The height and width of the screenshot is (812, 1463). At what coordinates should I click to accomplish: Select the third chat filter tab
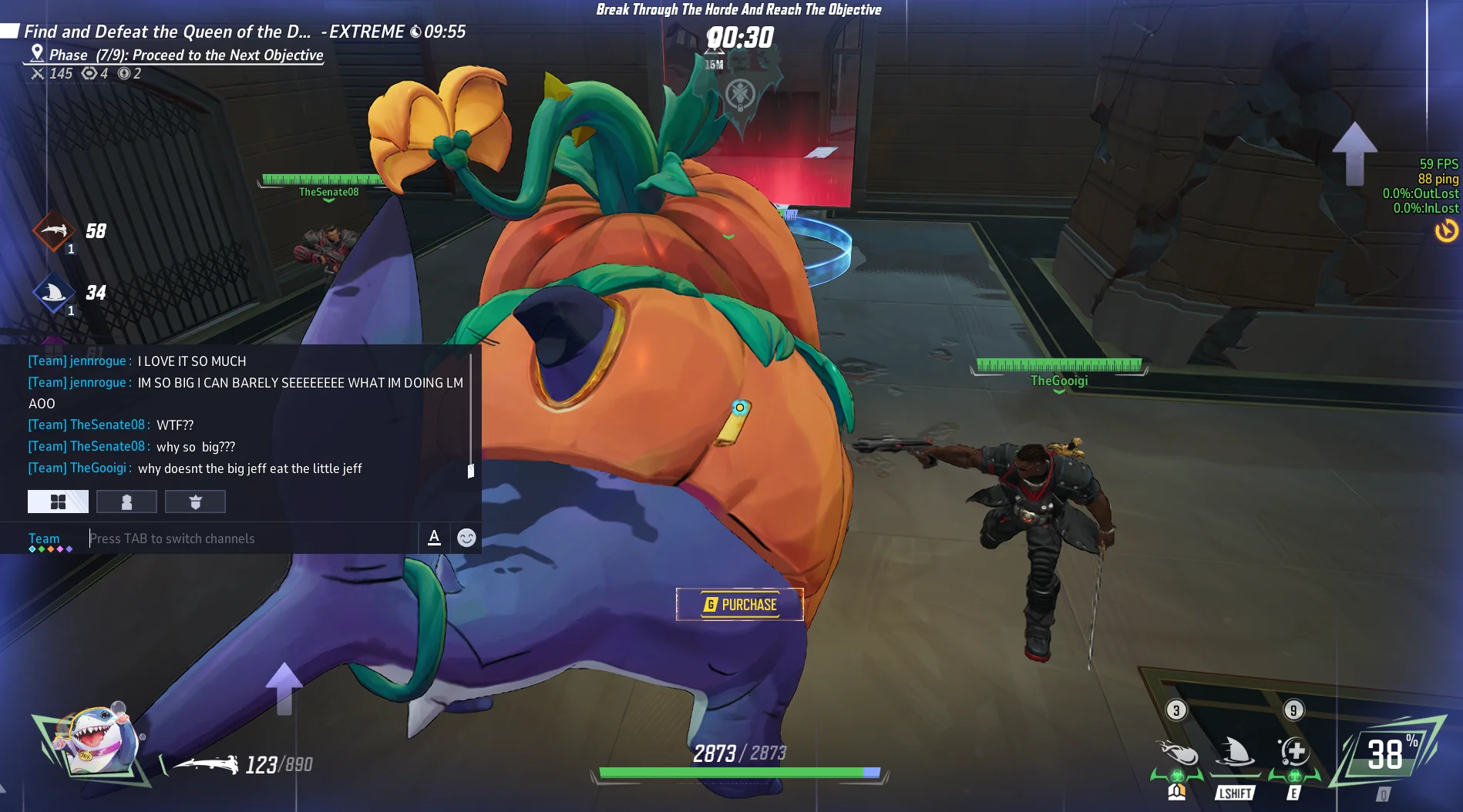click(195, 502)
